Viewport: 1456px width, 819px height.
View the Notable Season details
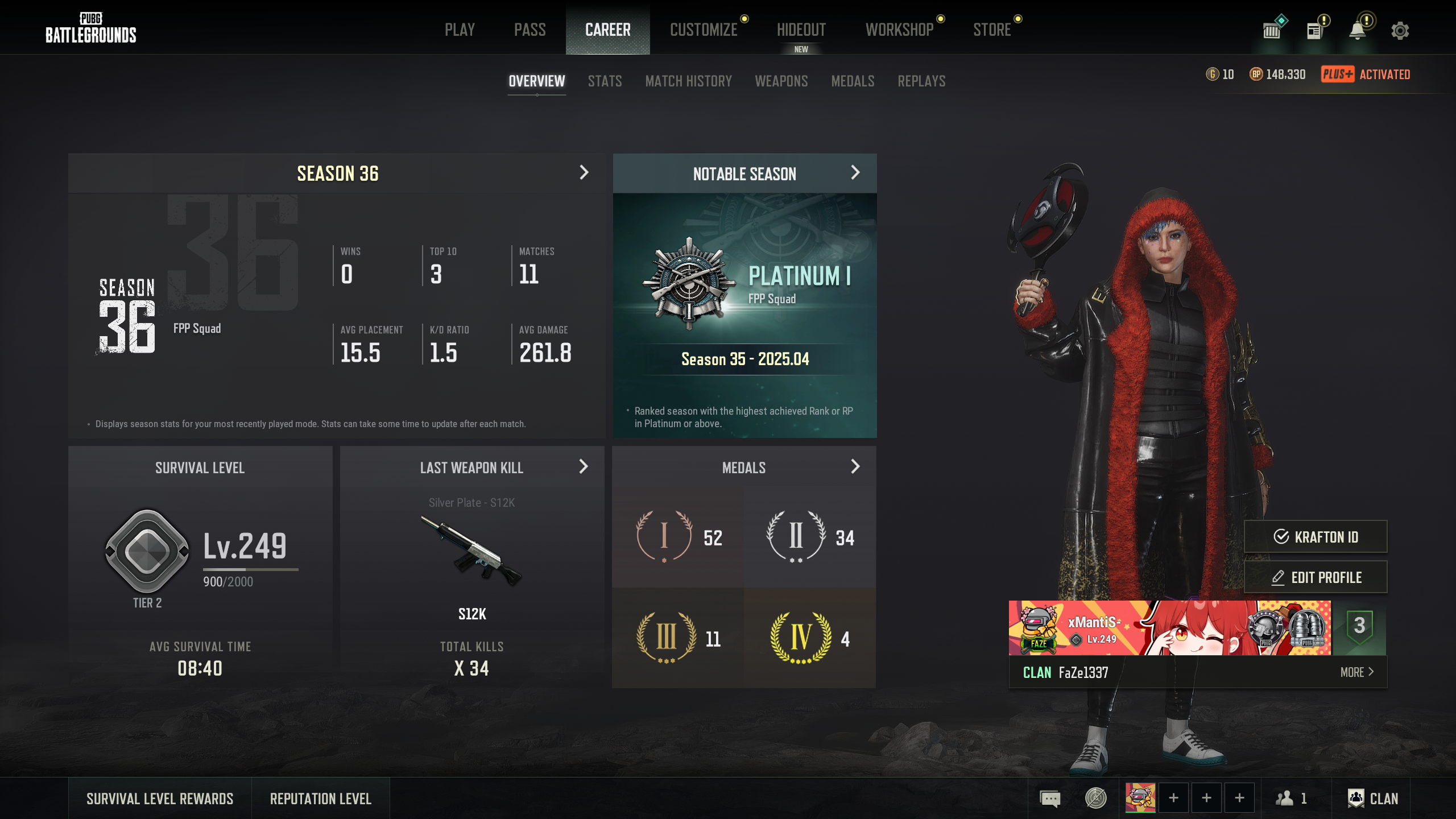[x=855, y=173]
